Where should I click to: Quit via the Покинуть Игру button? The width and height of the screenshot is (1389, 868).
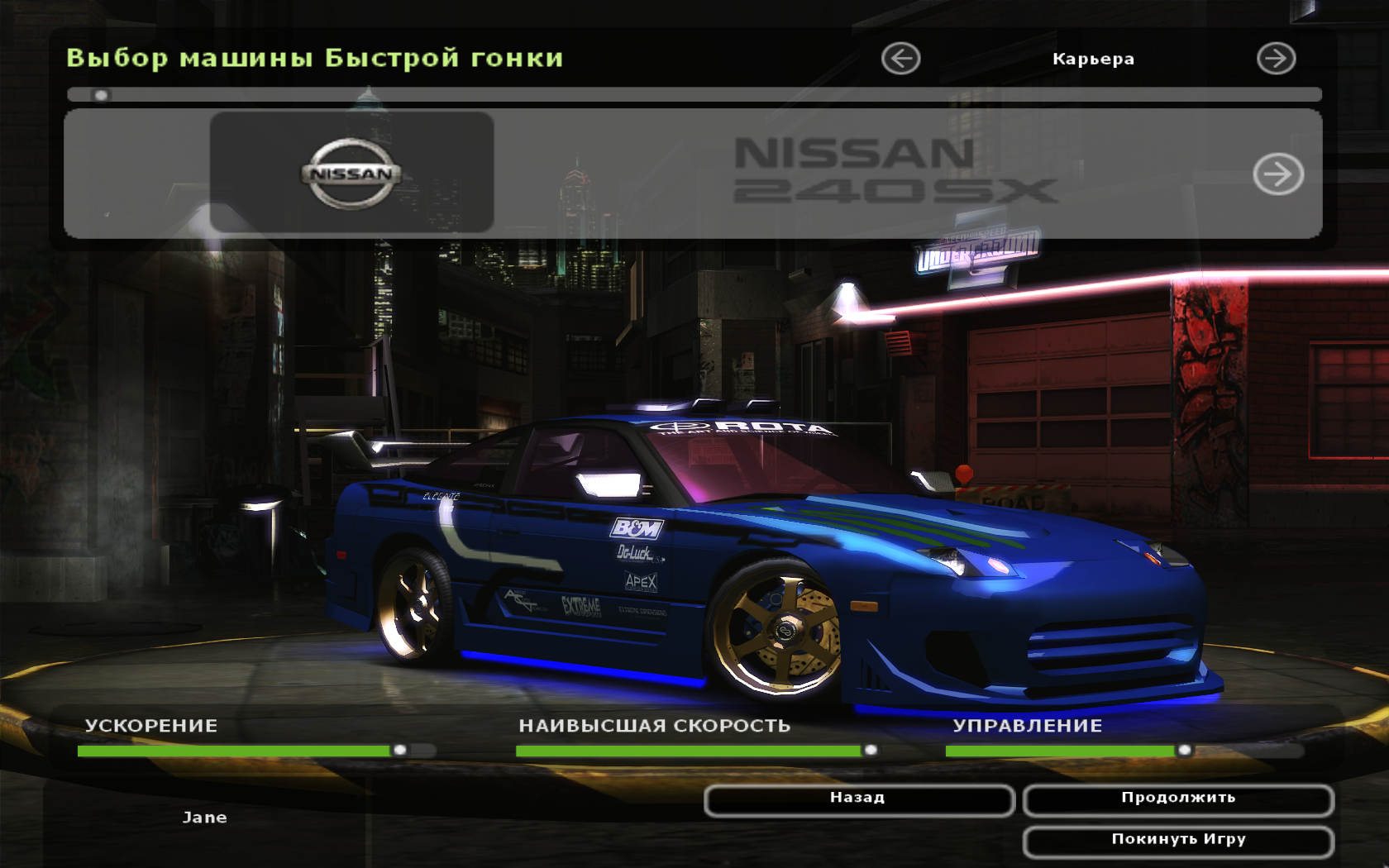point(1177,841)
